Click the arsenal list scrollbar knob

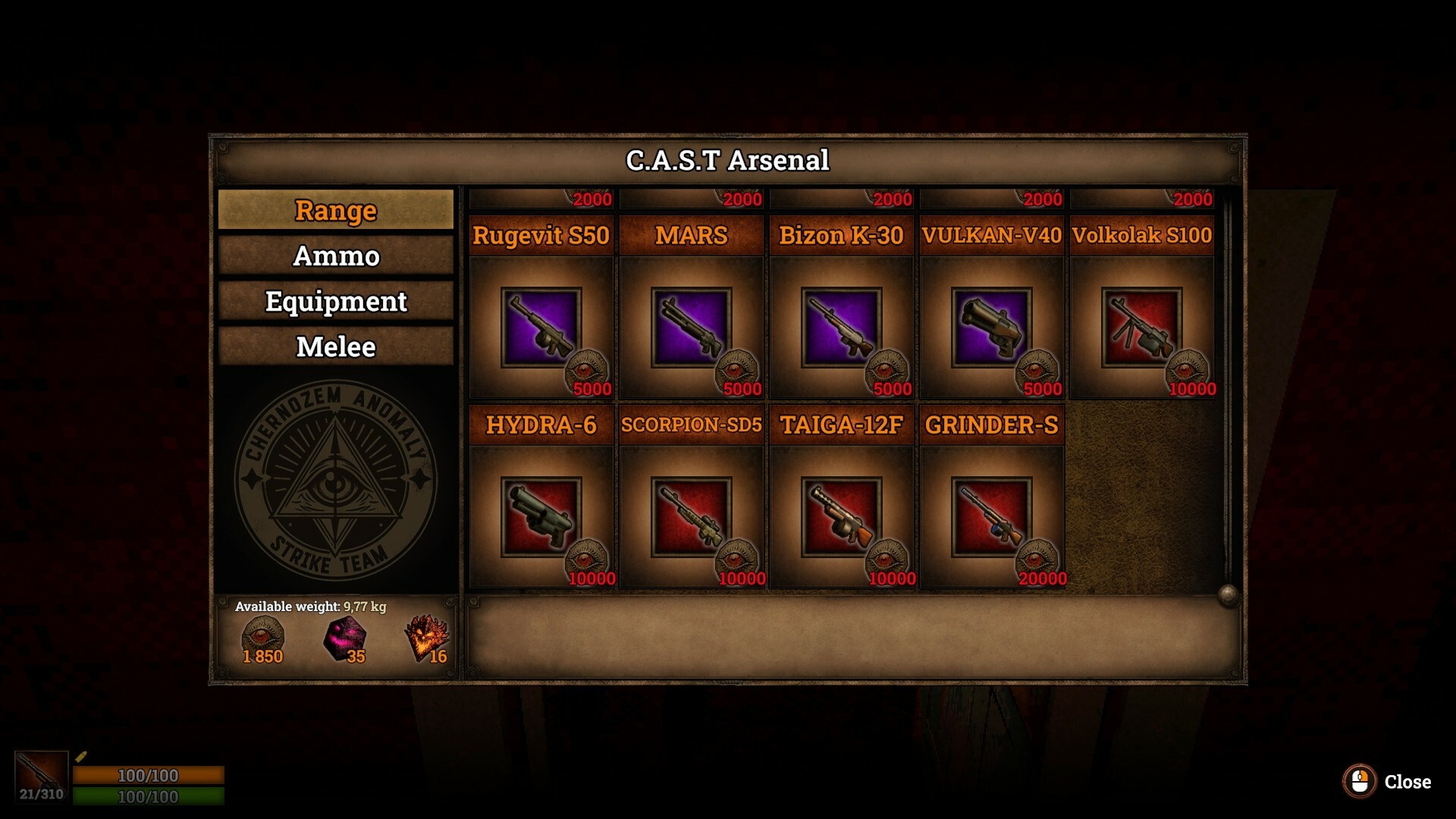point(1228,595)
